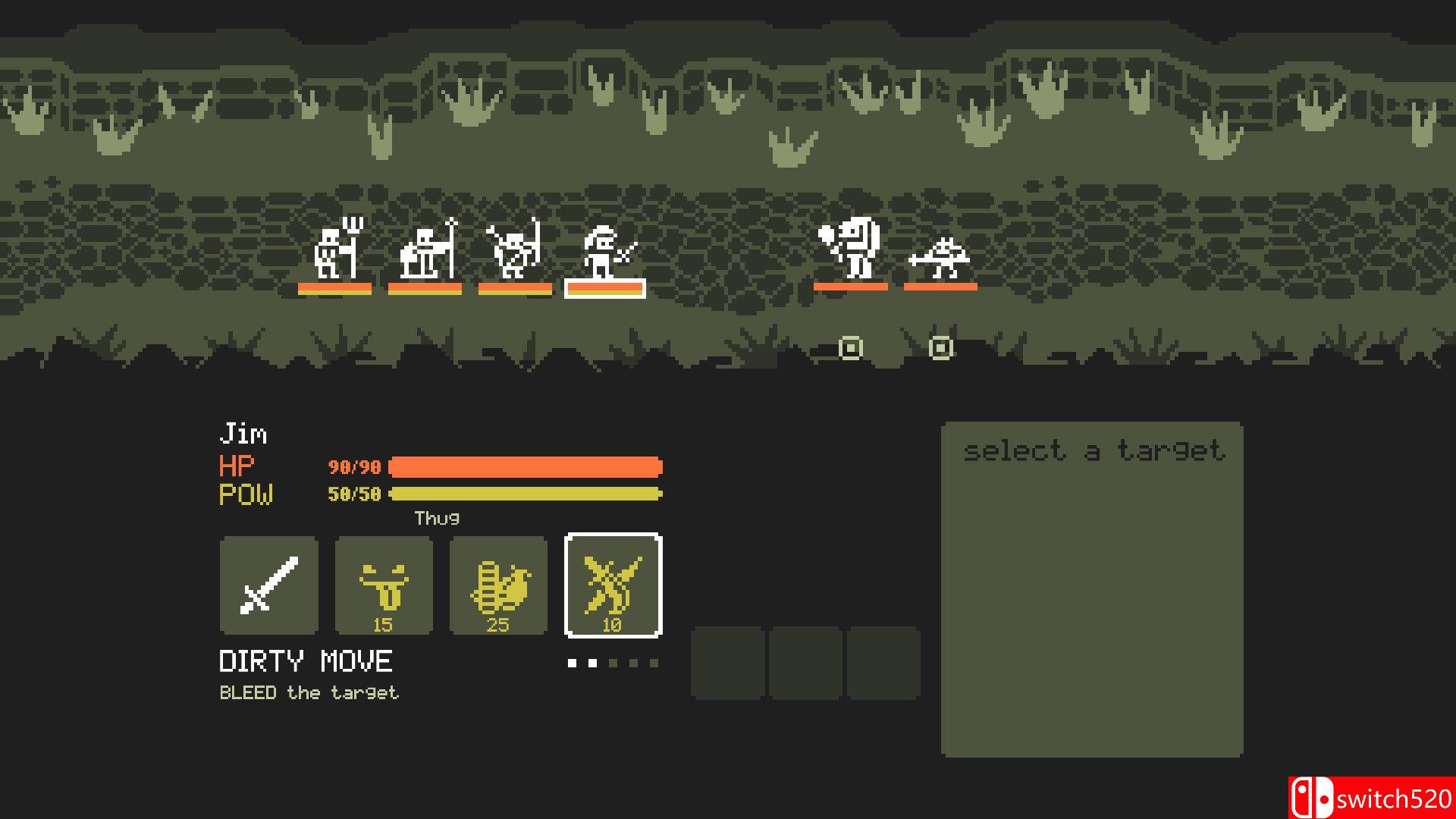Use the coin toss skill costing 25 POW
The width and height of the screenshot is (1456, 819).
coord(498,586)
